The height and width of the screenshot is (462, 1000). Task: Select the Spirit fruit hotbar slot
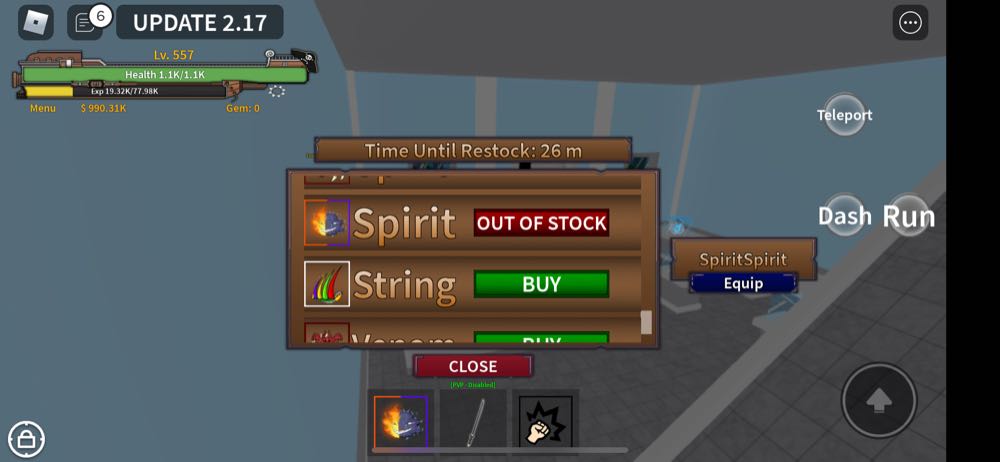pyautogui.click(x=401, y=421)
